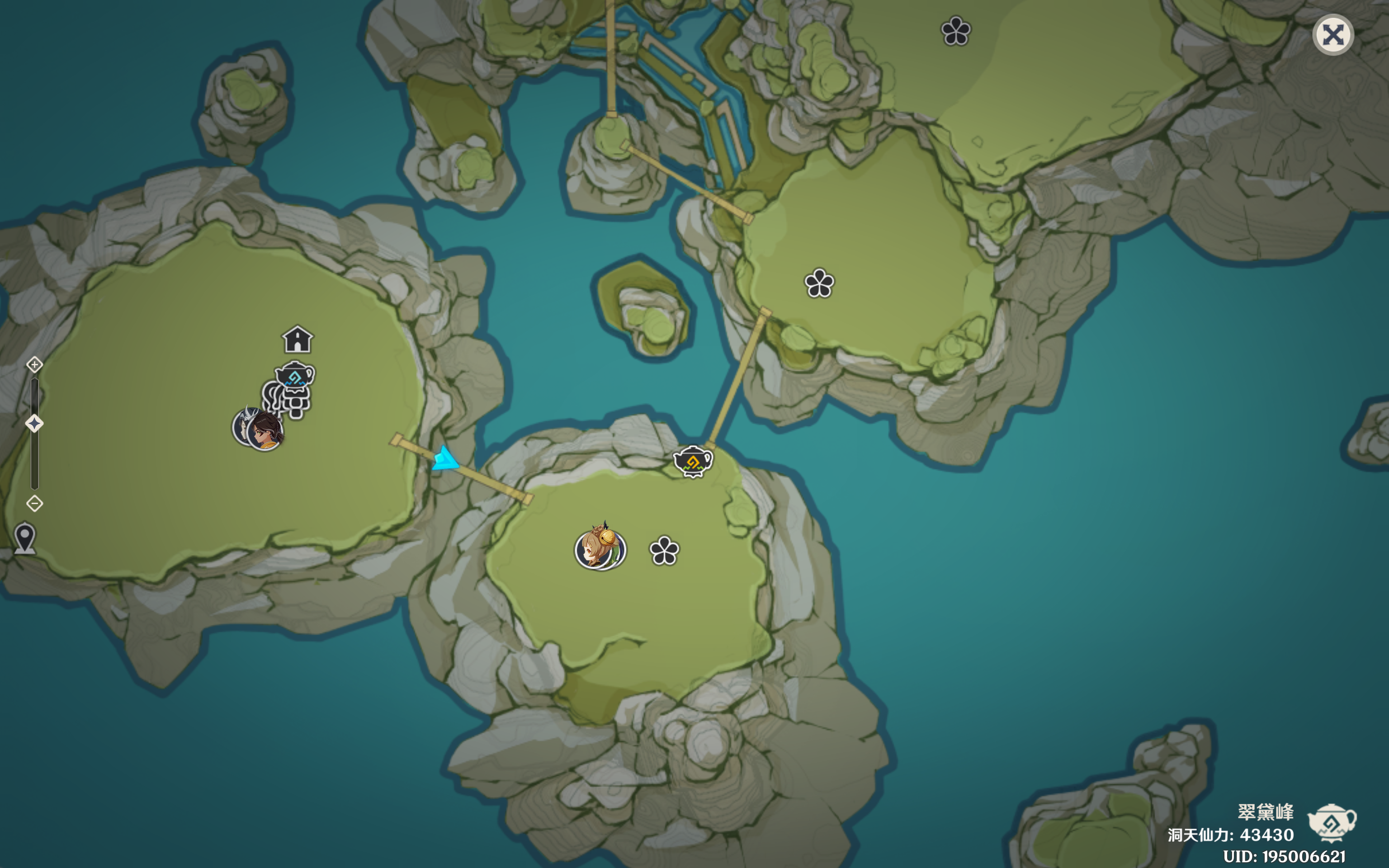Viewport: 1389px width, 868px height.
Task: Zoom in with the plus button
Action: coord(34,364)
